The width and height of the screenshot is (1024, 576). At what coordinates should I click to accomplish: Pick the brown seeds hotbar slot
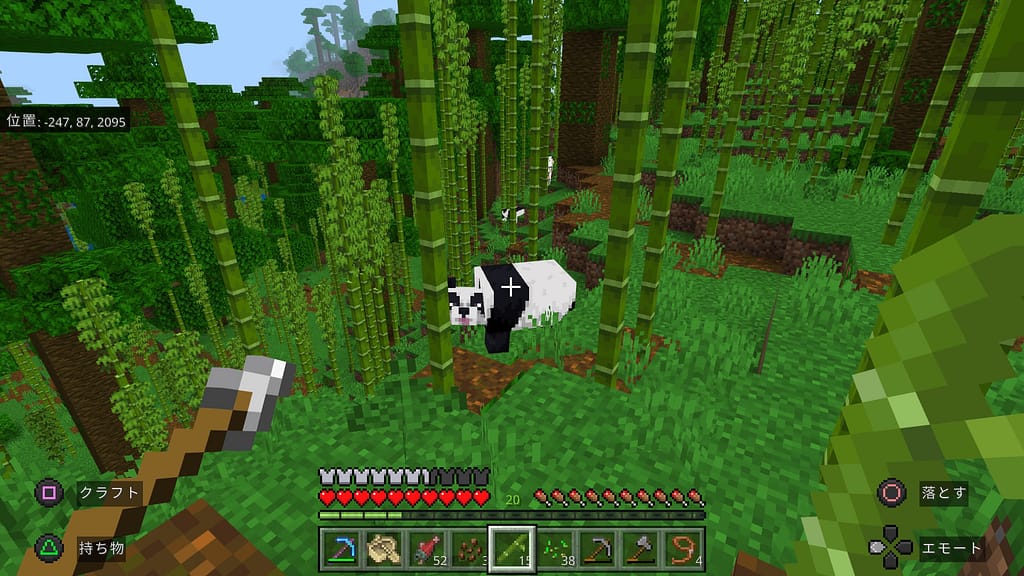coord(469,548)
